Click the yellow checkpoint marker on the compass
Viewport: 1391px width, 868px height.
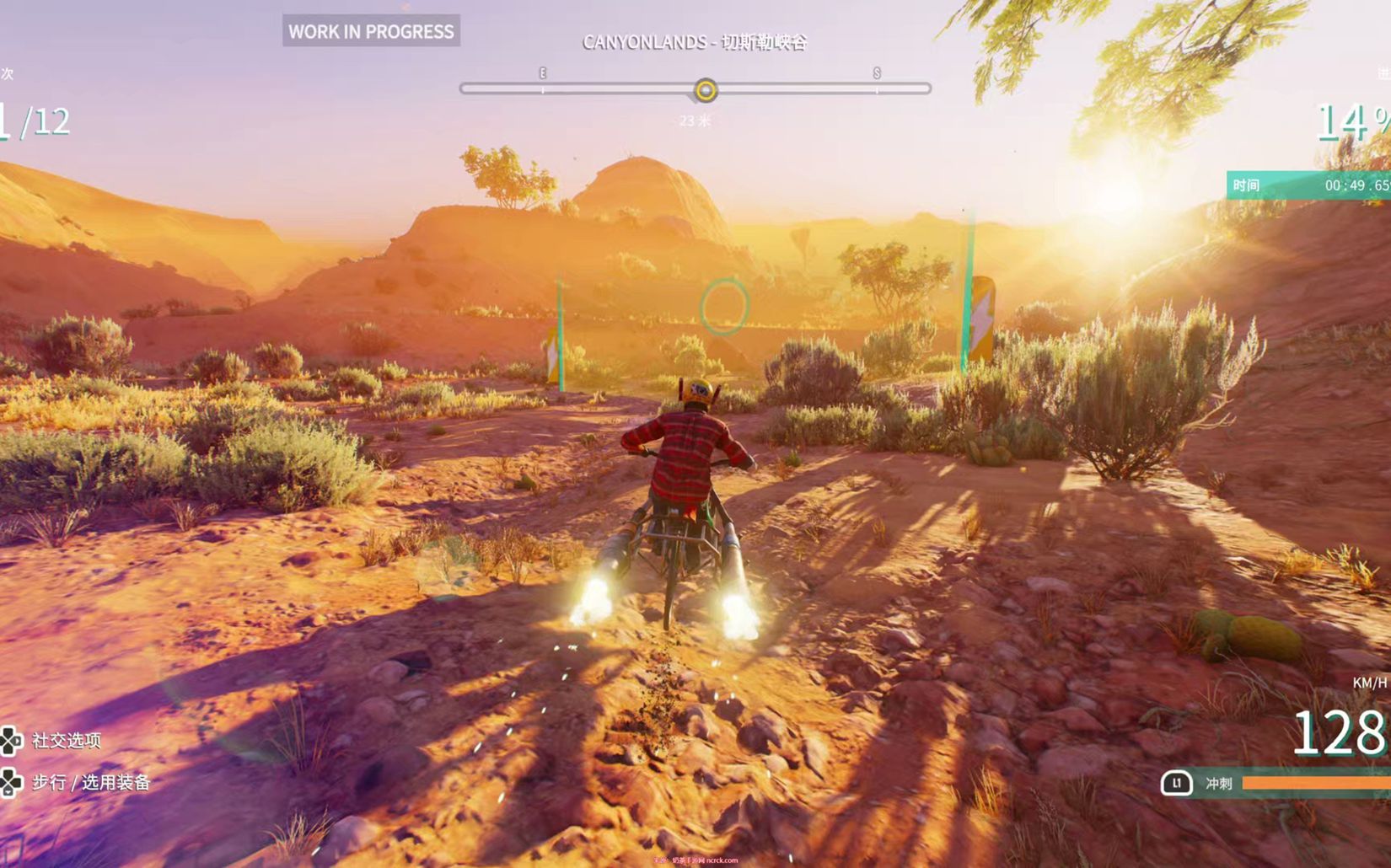coord(706,89)
